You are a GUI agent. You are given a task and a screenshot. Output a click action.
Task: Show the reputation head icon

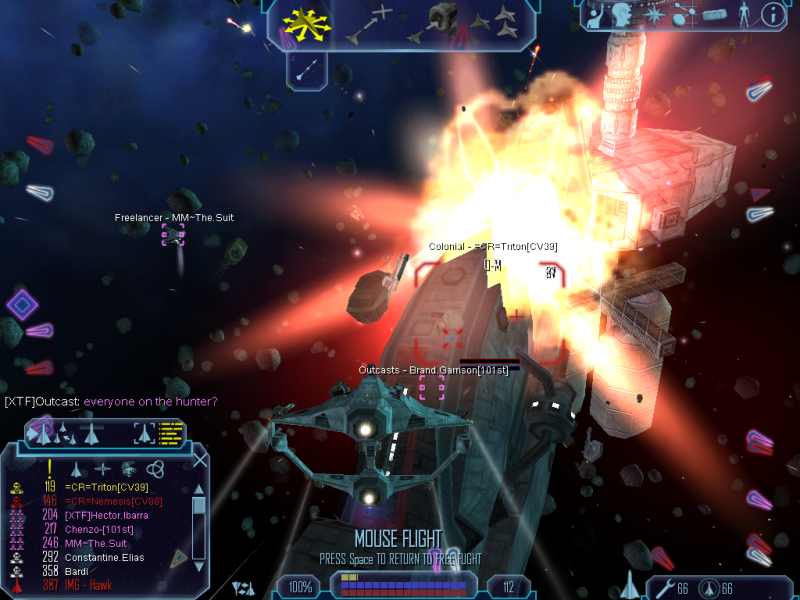pyautogui.click(x=621, y=15)
